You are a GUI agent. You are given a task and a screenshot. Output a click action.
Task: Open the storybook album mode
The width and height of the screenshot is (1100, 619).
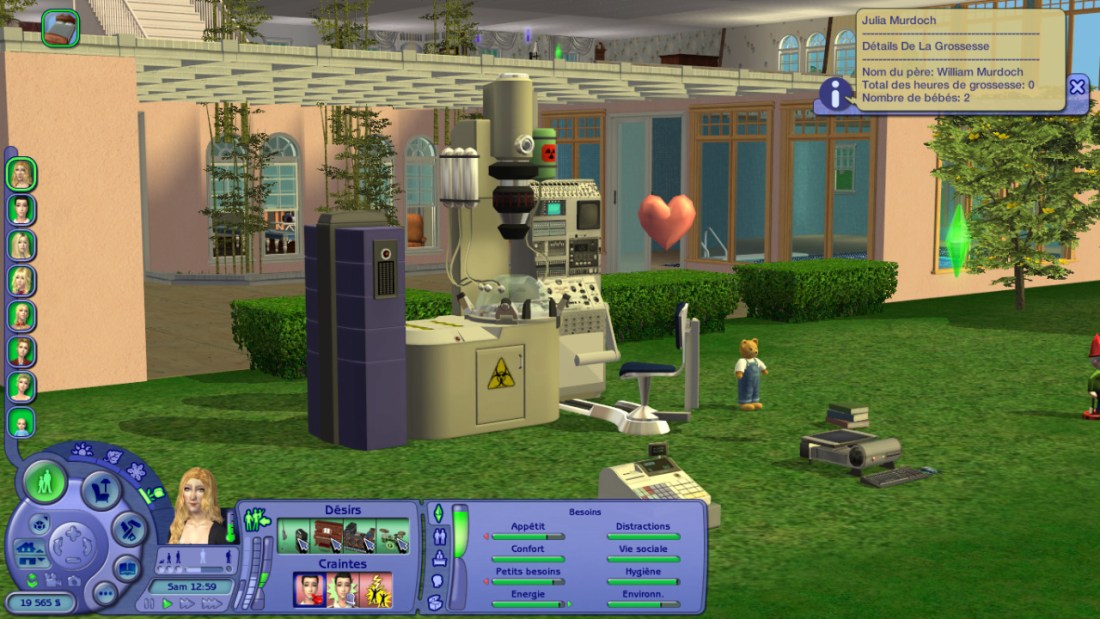pos(127,567)
